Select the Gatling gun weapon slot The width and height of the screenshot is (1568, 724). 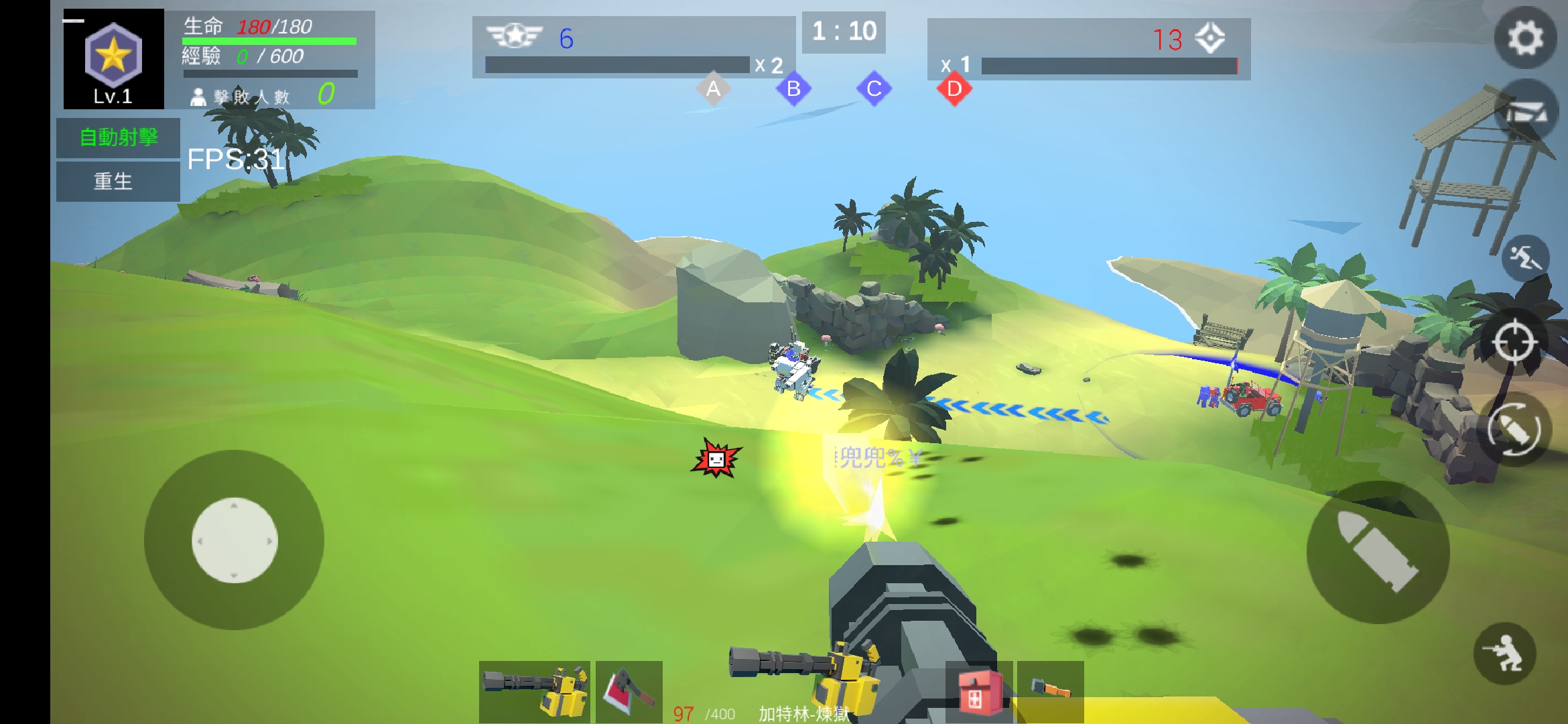point(534,691)
